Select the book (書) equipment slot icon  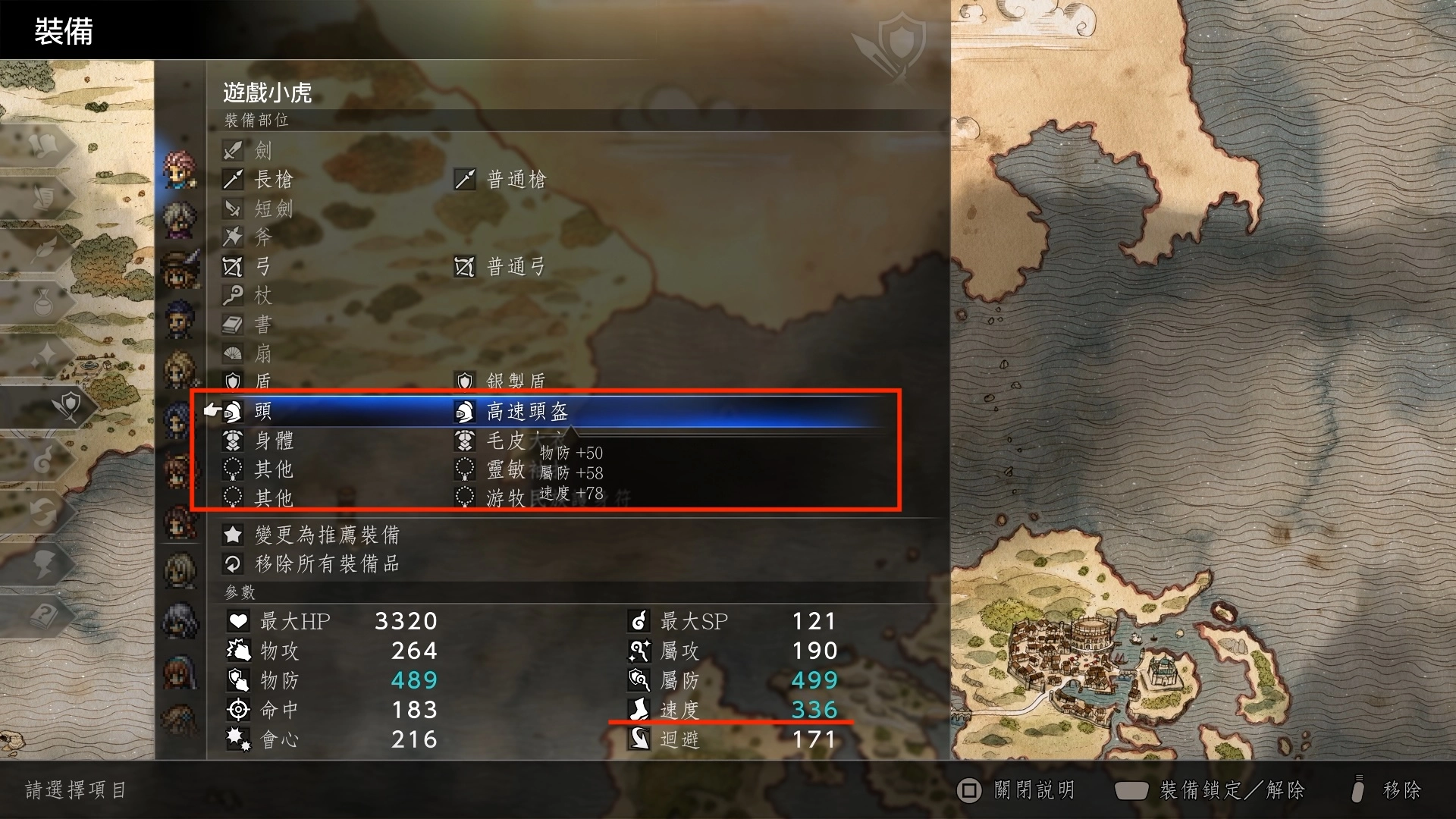(232, 325)
